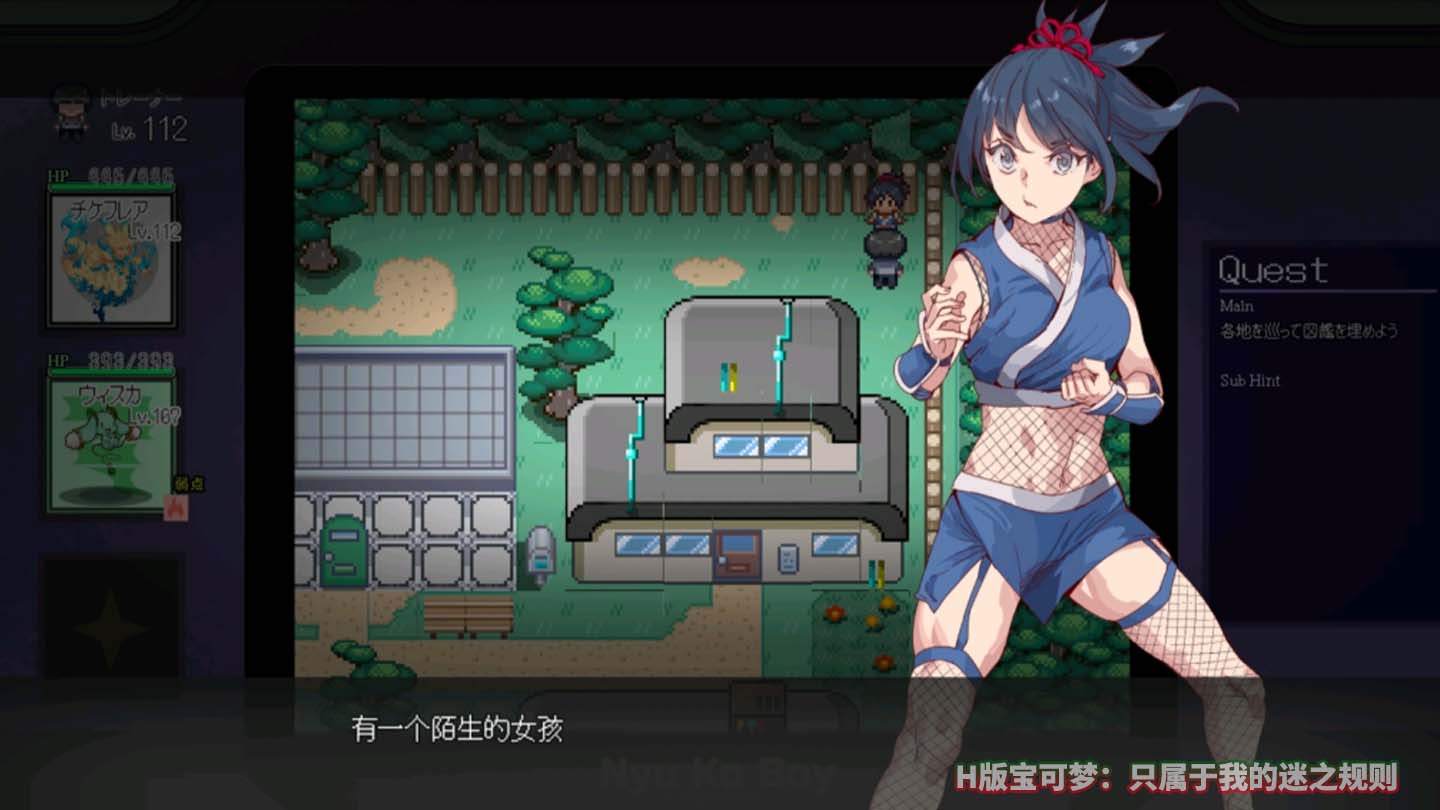Expand the Sub Hint section
The image size is (1440, 810).
1247,381
